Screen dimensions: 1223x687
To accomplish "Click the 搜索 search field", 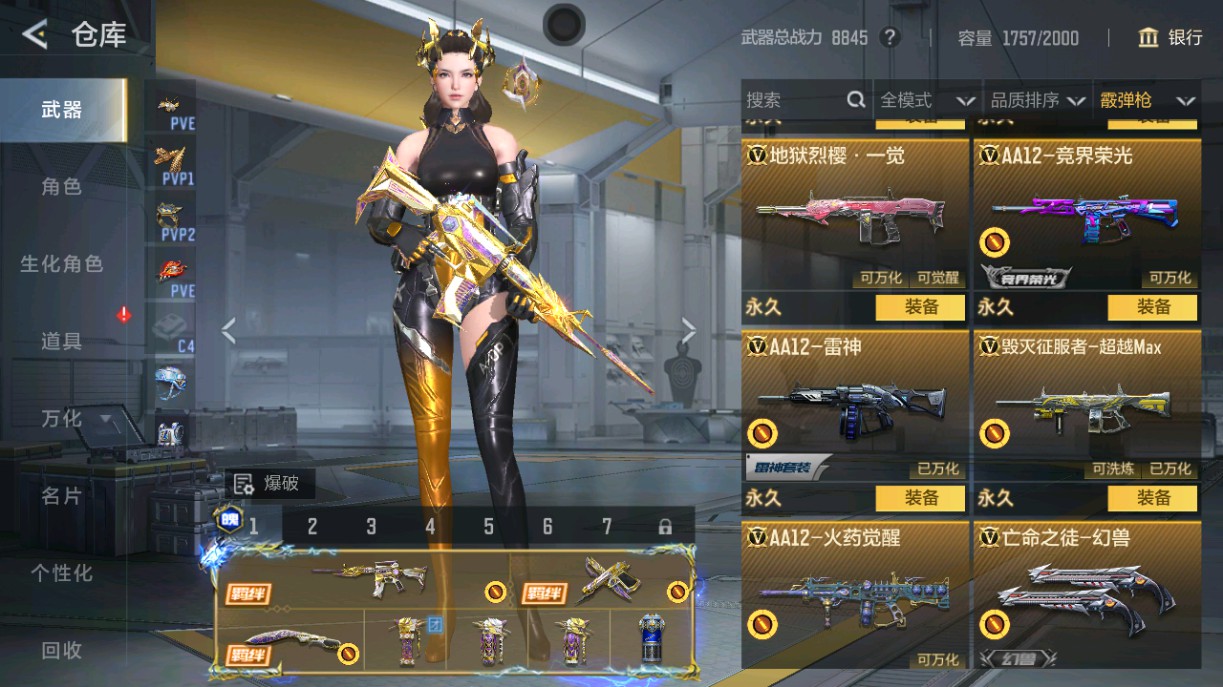I will tap(795, 100).
